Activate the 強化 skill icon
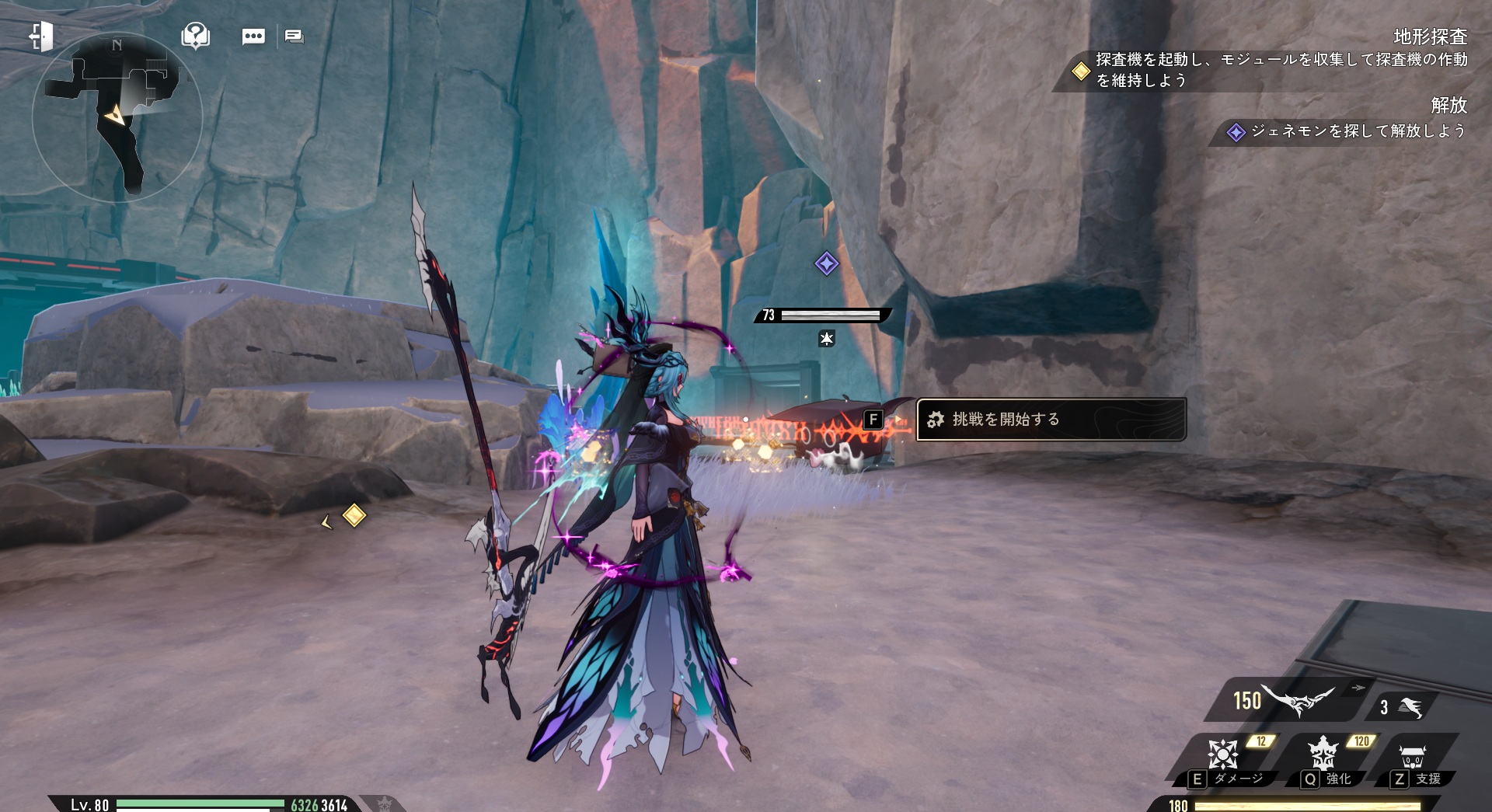The height and width of the screenshot is (812, 1492). 1323,754
